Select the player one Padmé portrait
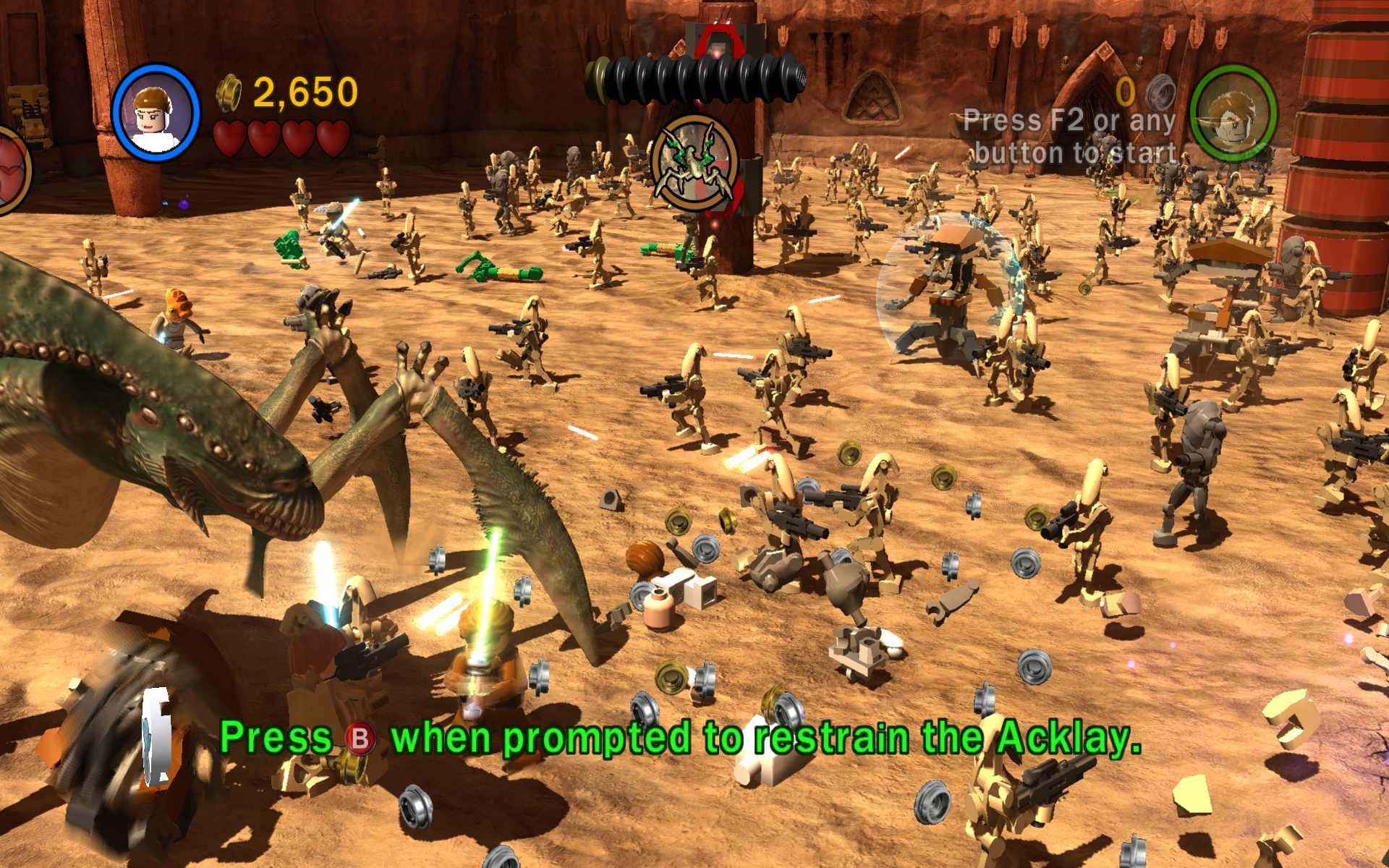1389x868 pixels. point(156,113)
